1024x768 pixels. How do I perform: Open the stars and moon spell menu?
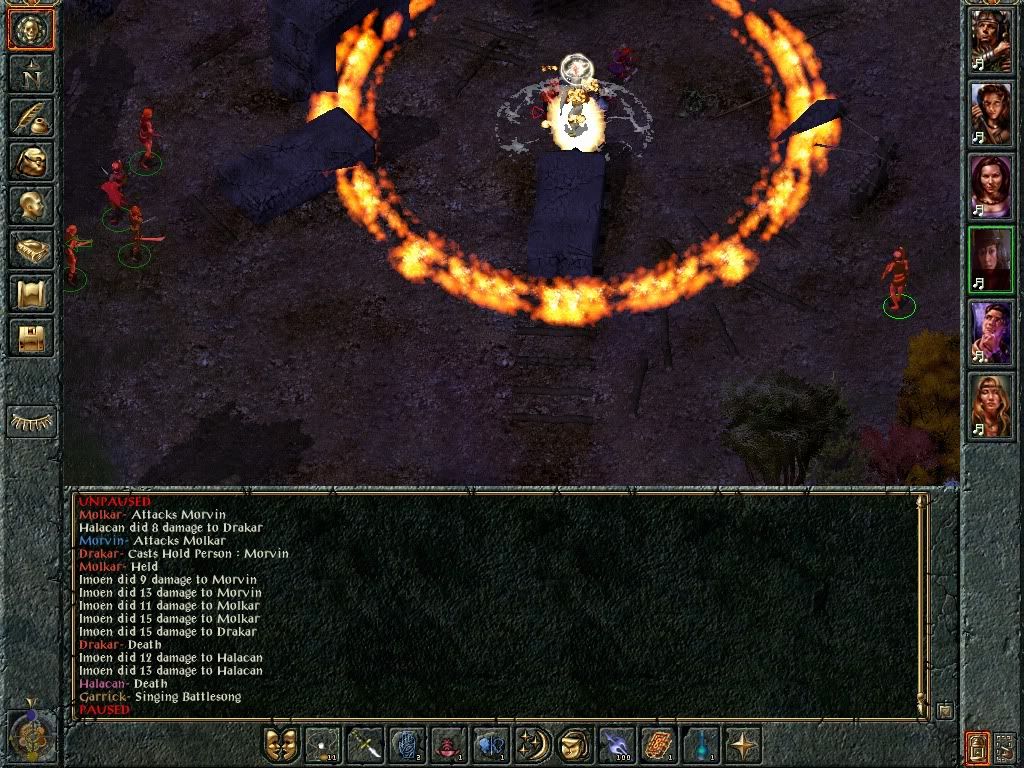pos(531,745)
